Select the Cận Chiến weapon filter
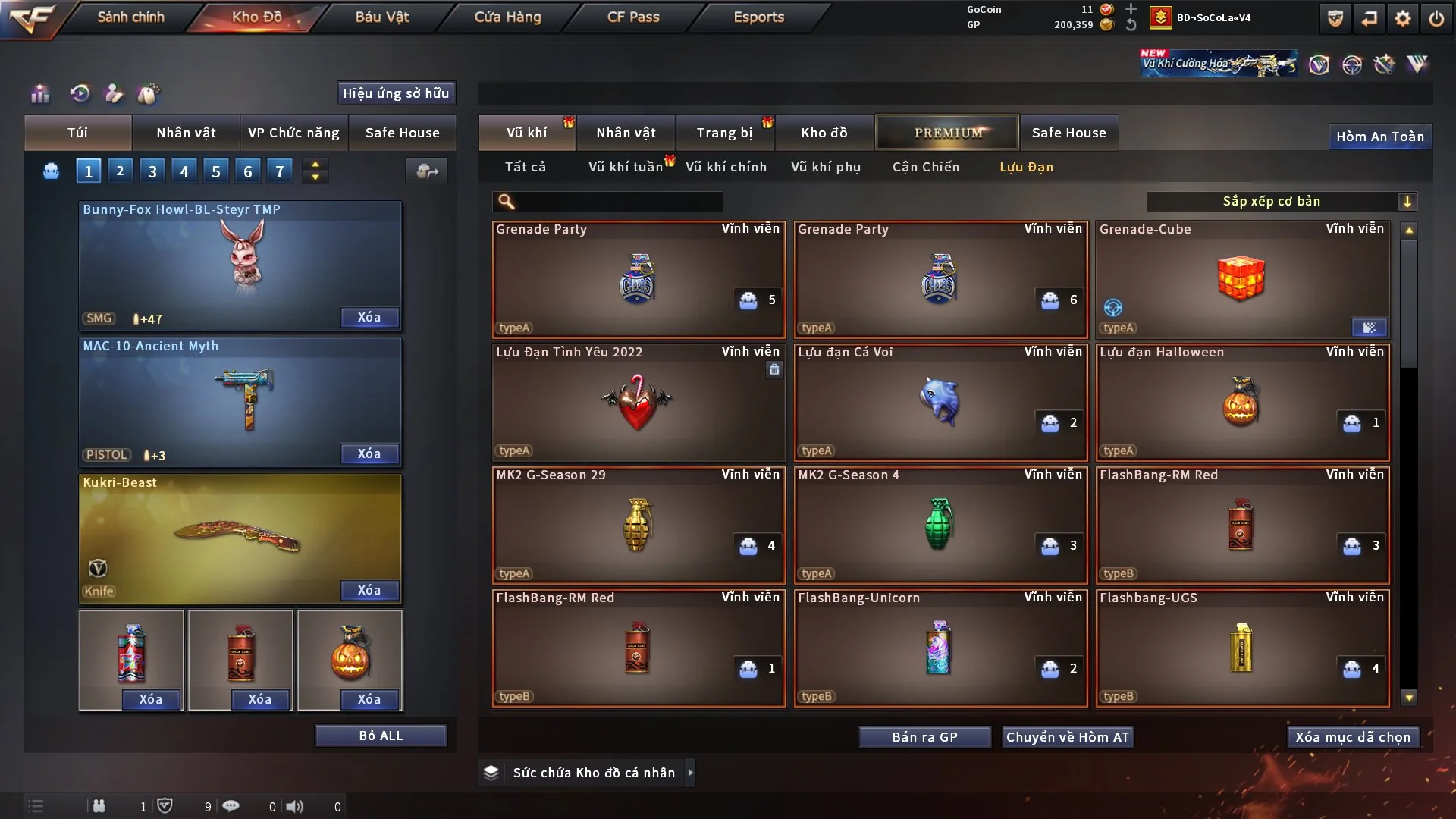This screenshot has height=819, width=1456. pyautogui.click(x=925, y=167)
